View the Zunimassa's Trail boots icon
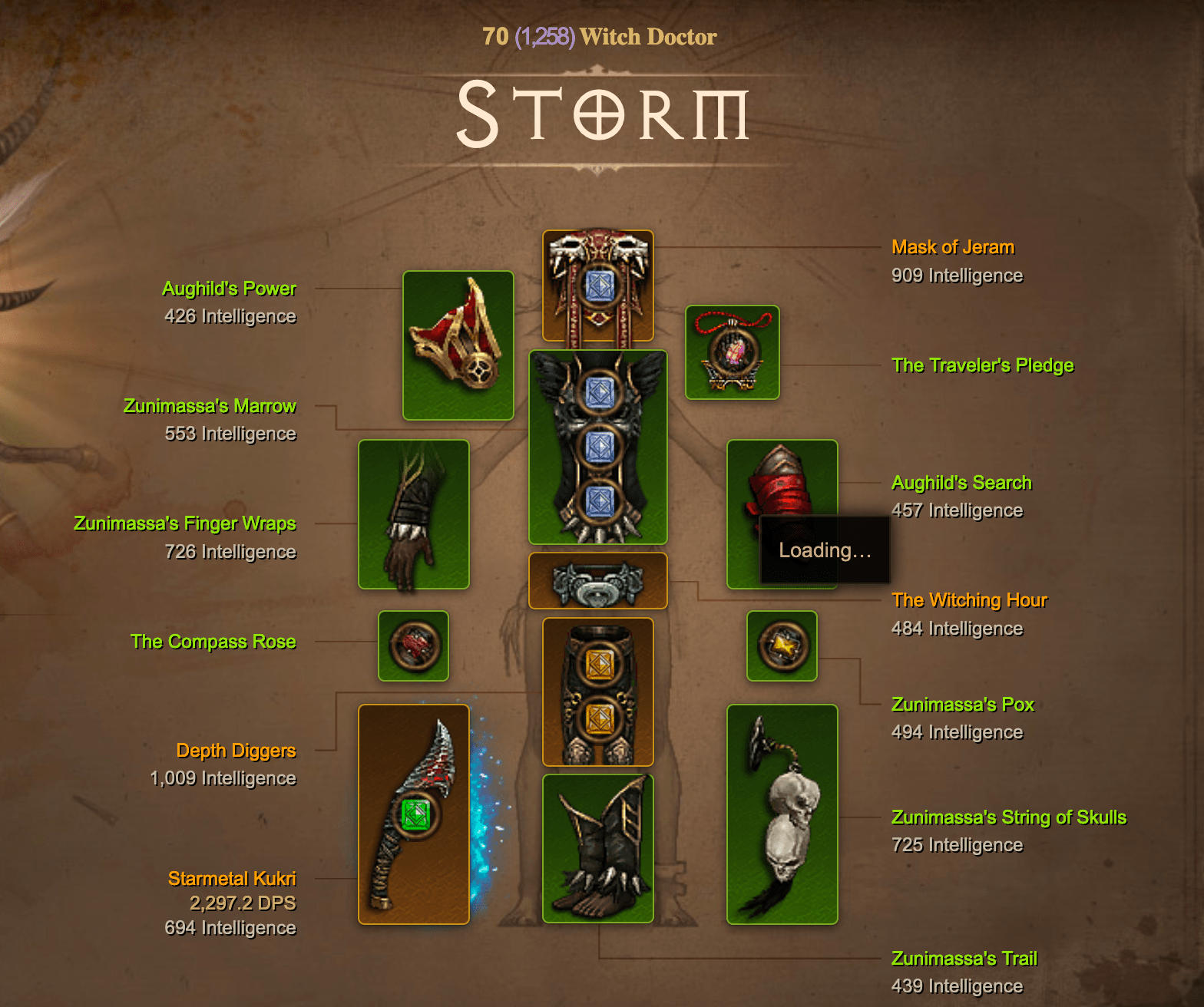This screenshot has width=1204, height=1007. pyautogui.click(x=597, y=848)
